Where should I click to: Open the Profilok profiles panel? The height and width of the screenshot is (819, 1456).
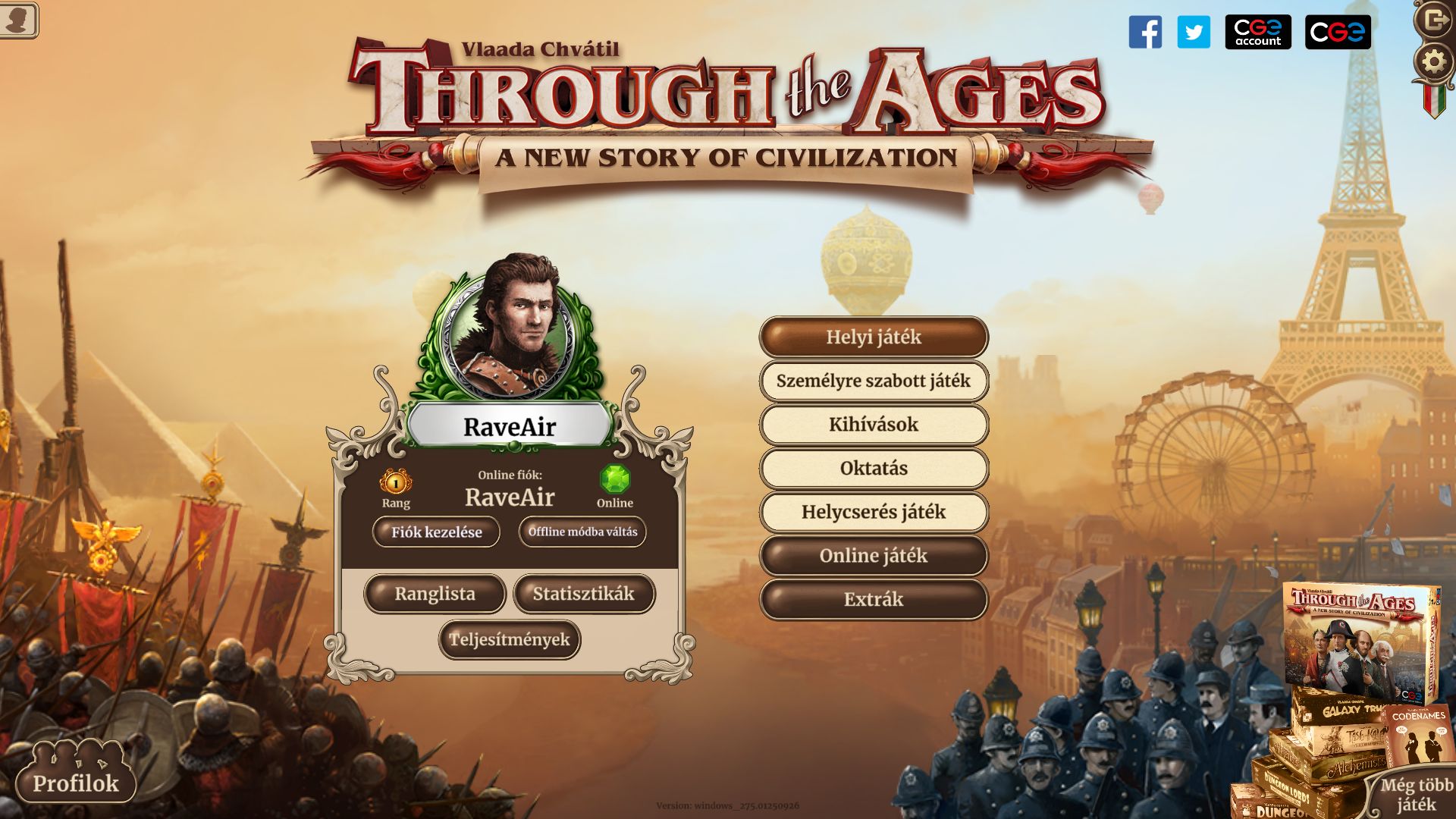tap(75, 781)
